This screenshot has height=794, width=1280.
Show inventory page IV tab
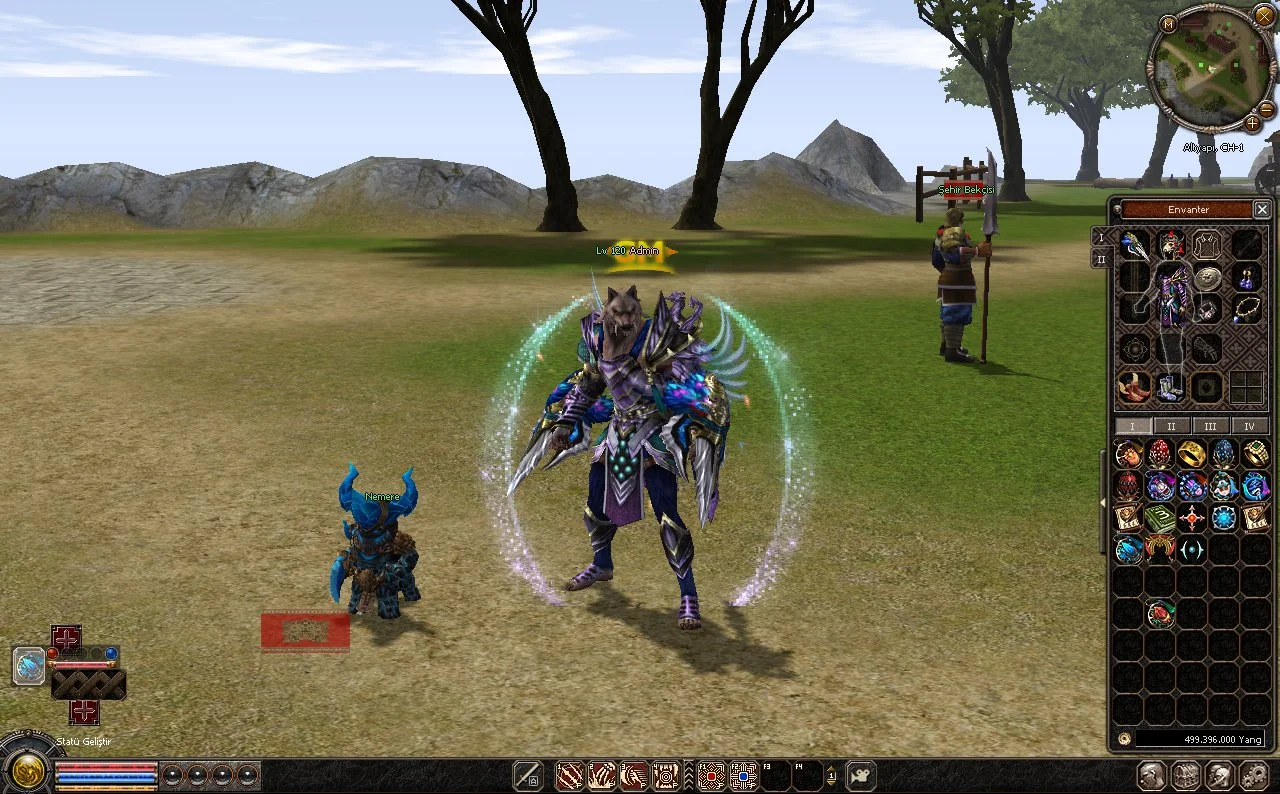(1249, 426)
